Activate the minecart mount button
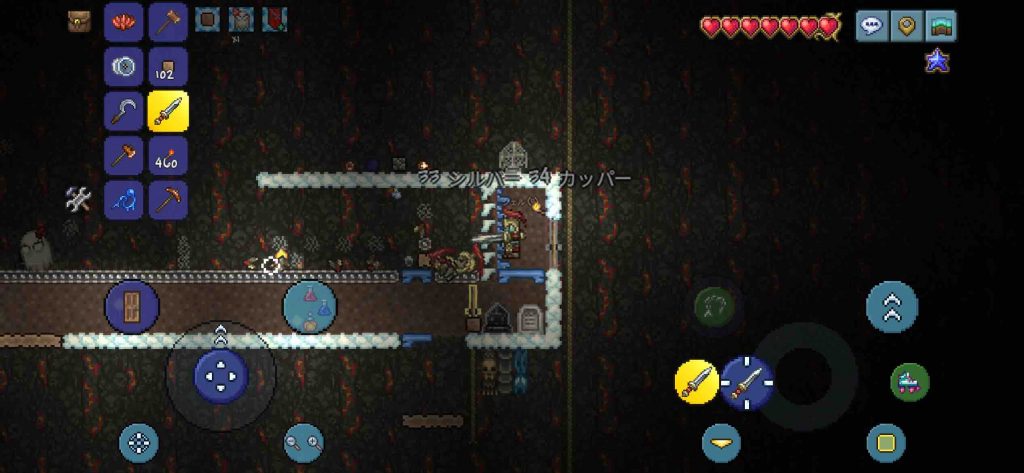Image resolution: width=1024 pixels, height=473 pixels. click(910, 382)
